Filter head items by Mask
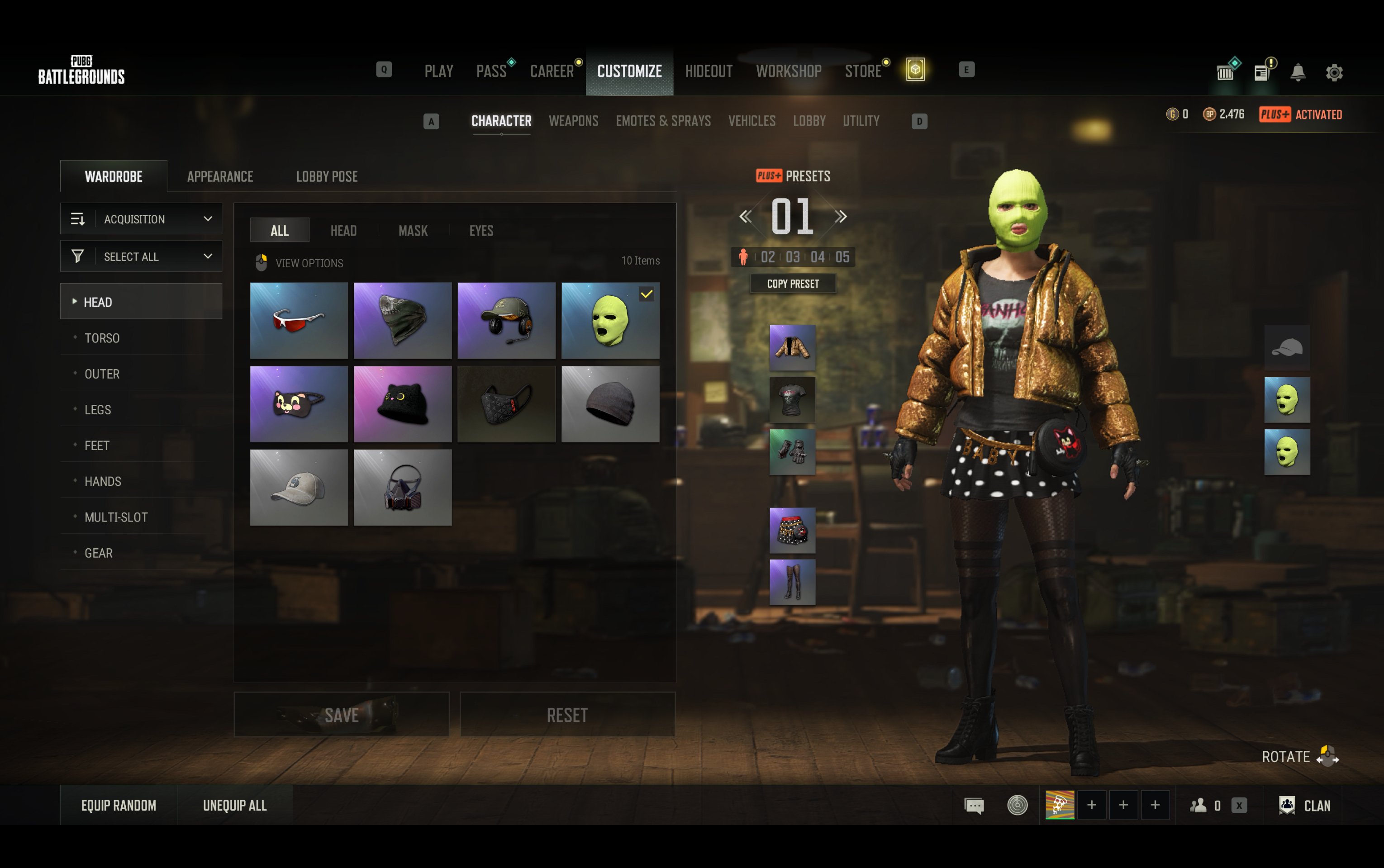The image size is (1384, 868). pyautogui.click(x=413, y=230)
